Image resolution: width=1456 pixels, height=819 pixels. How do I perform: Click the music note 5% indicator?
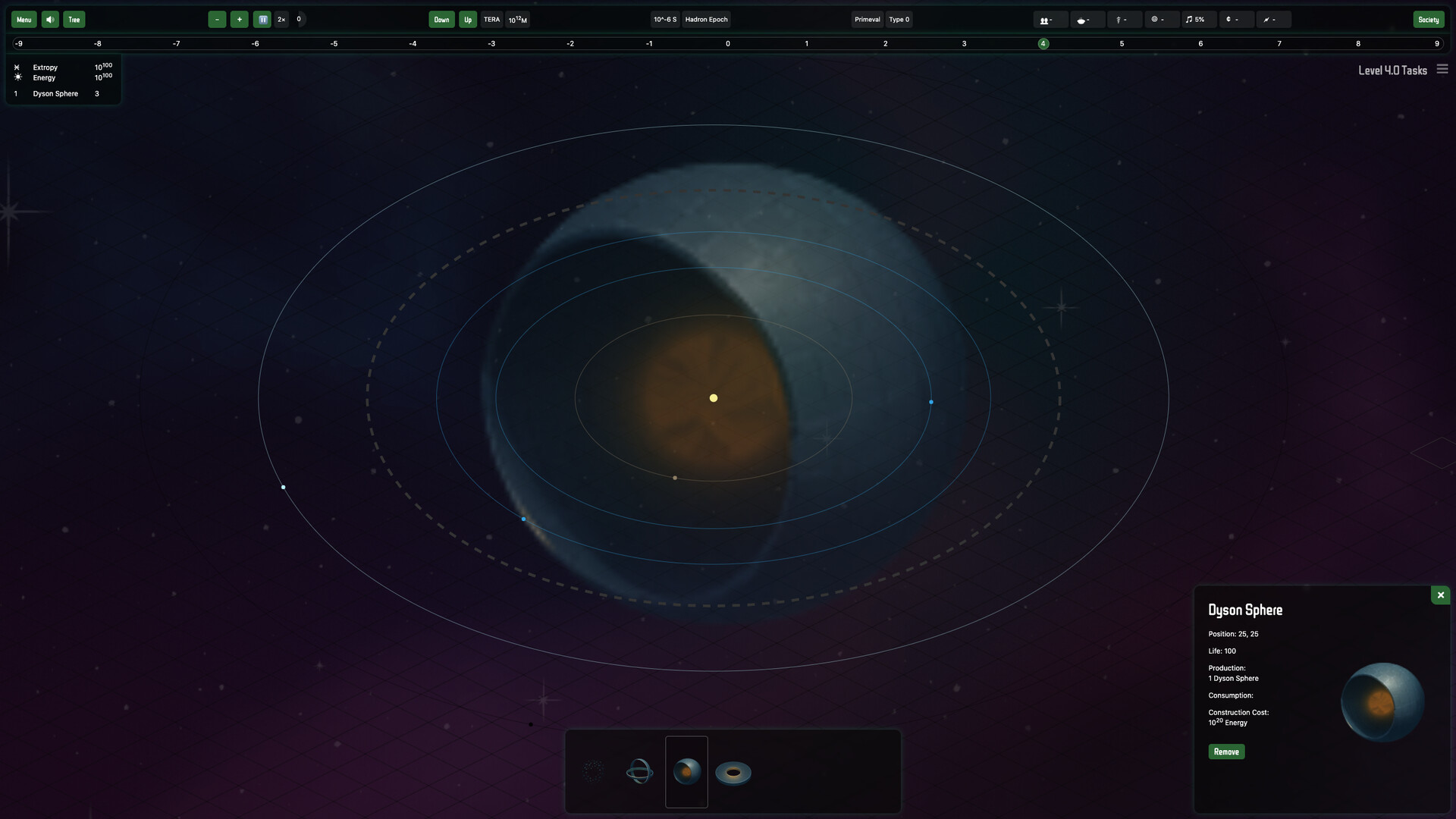[x=1195, y=20]
